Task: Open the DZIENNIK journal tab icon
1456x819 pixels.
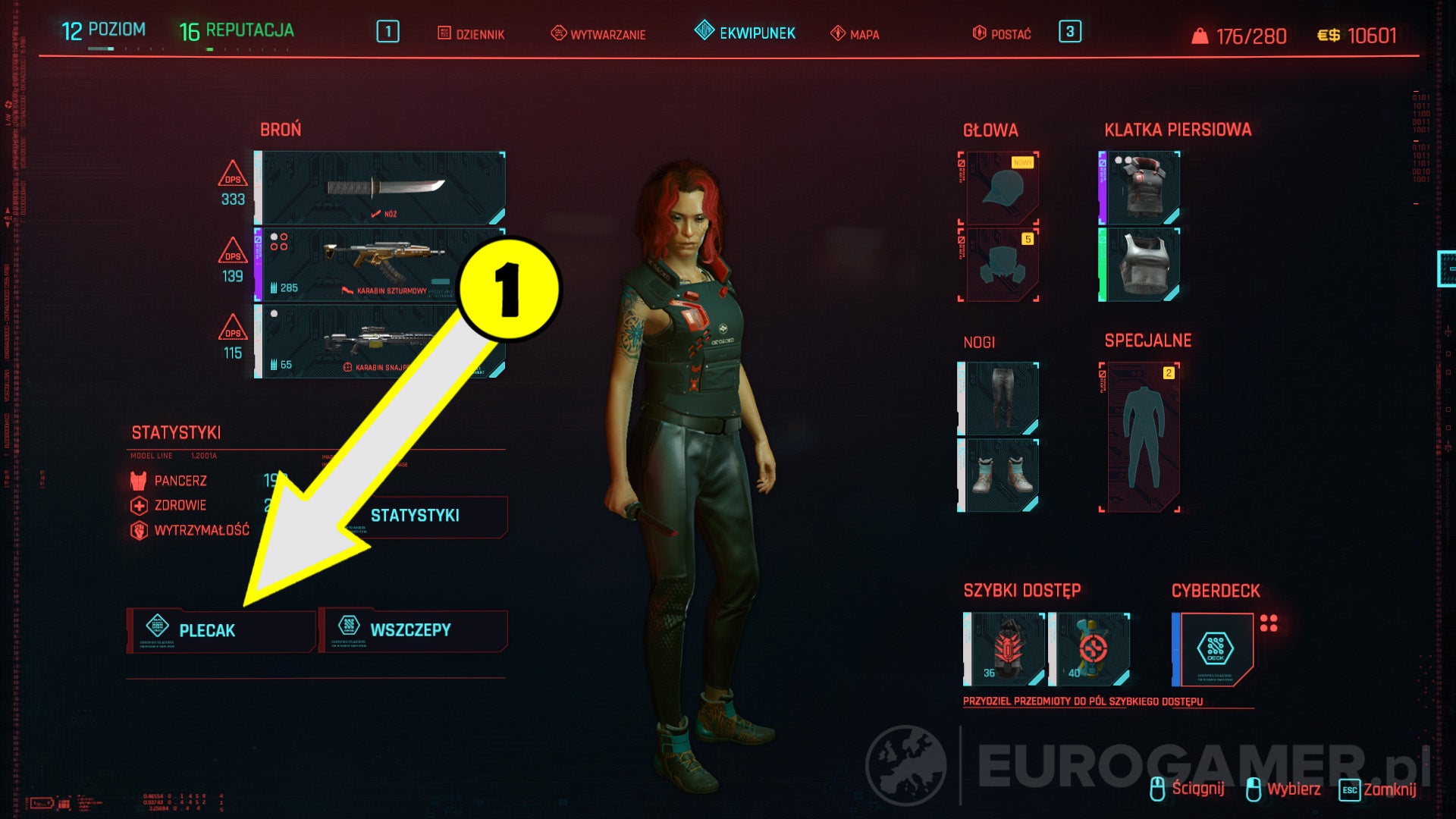Action: 444,33
